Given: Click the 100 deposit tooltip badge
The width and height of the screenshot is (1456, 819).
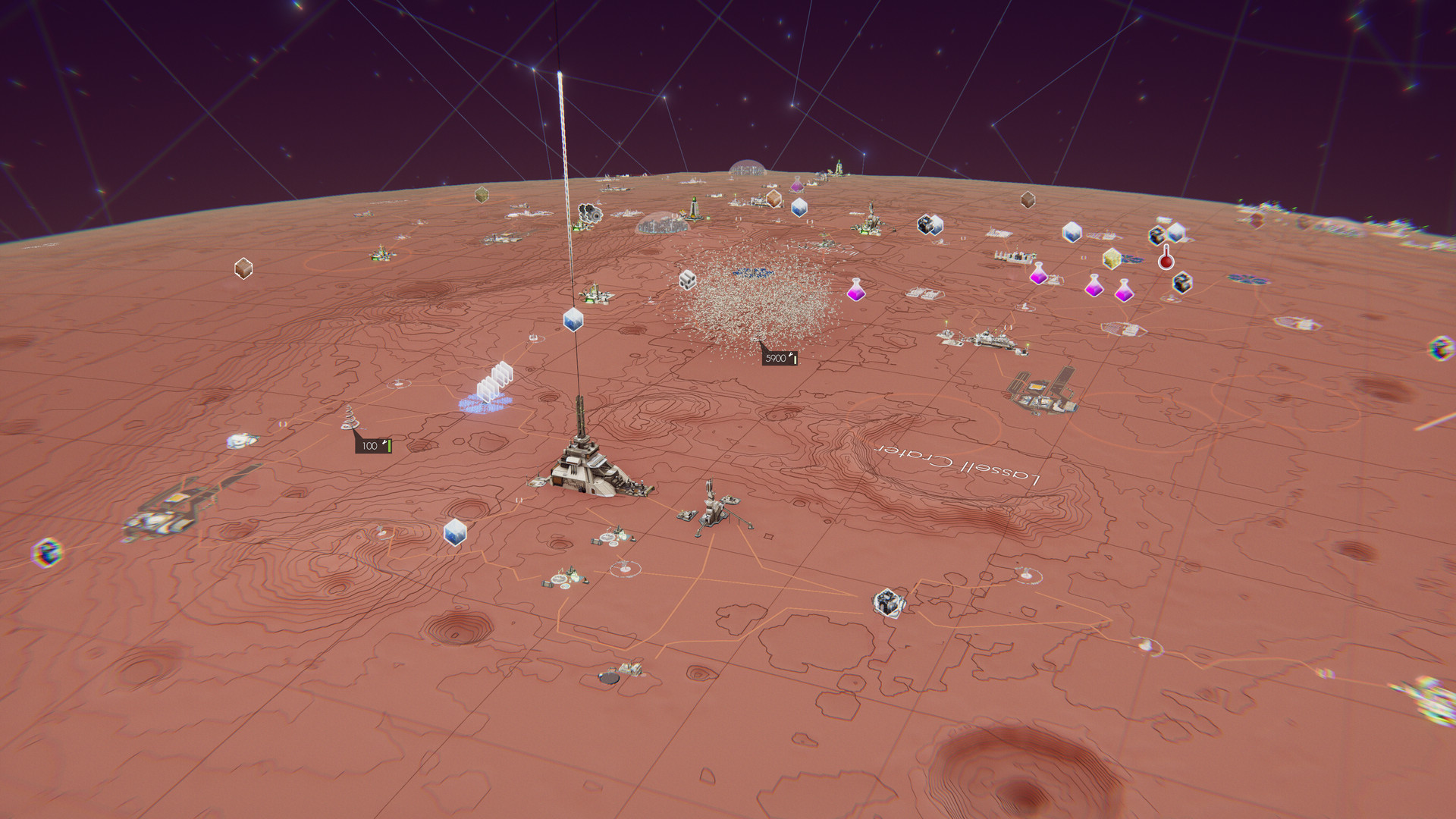Looking at the screenshot, I should click(x=375, y=446).
